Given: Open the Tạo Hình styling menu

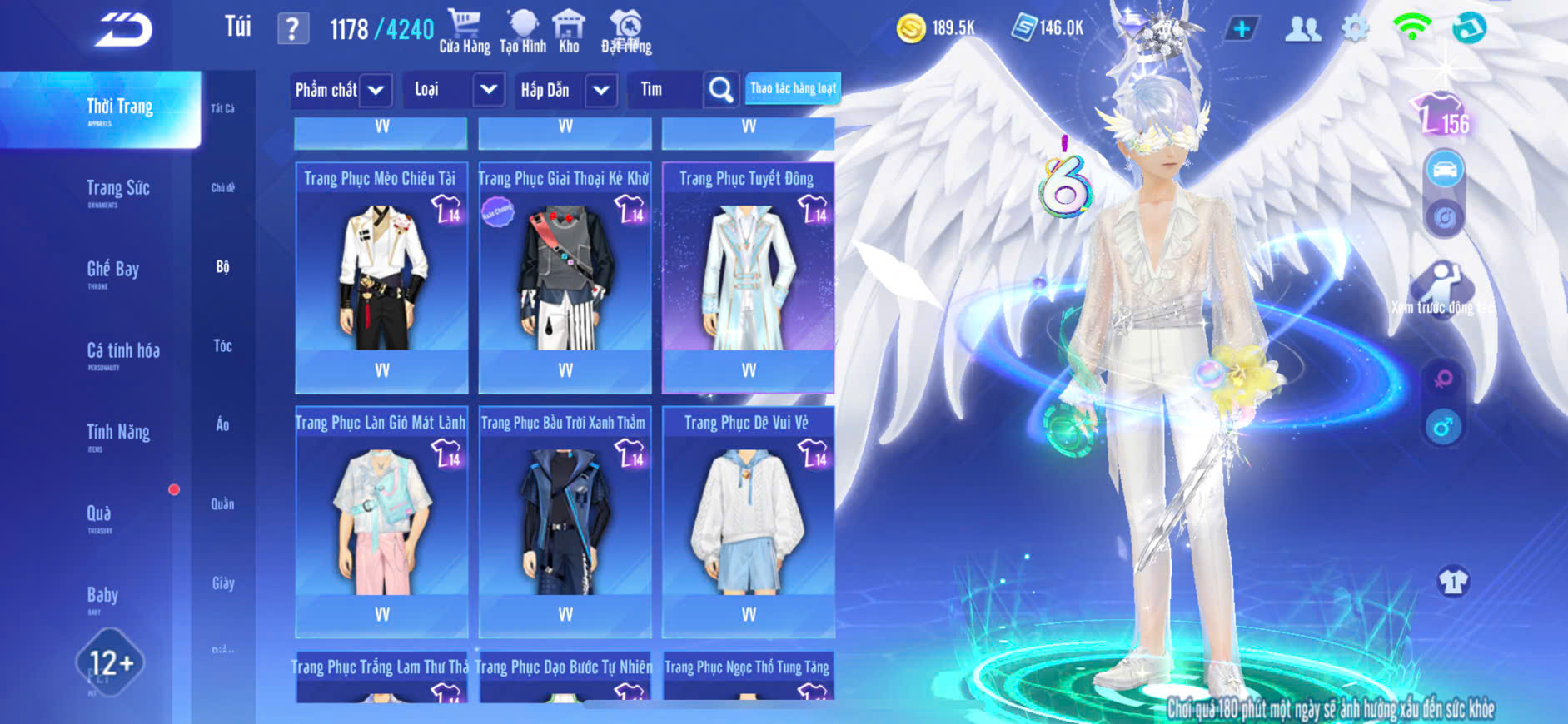Looking at the screenshot, I should (x=523, y=31).
